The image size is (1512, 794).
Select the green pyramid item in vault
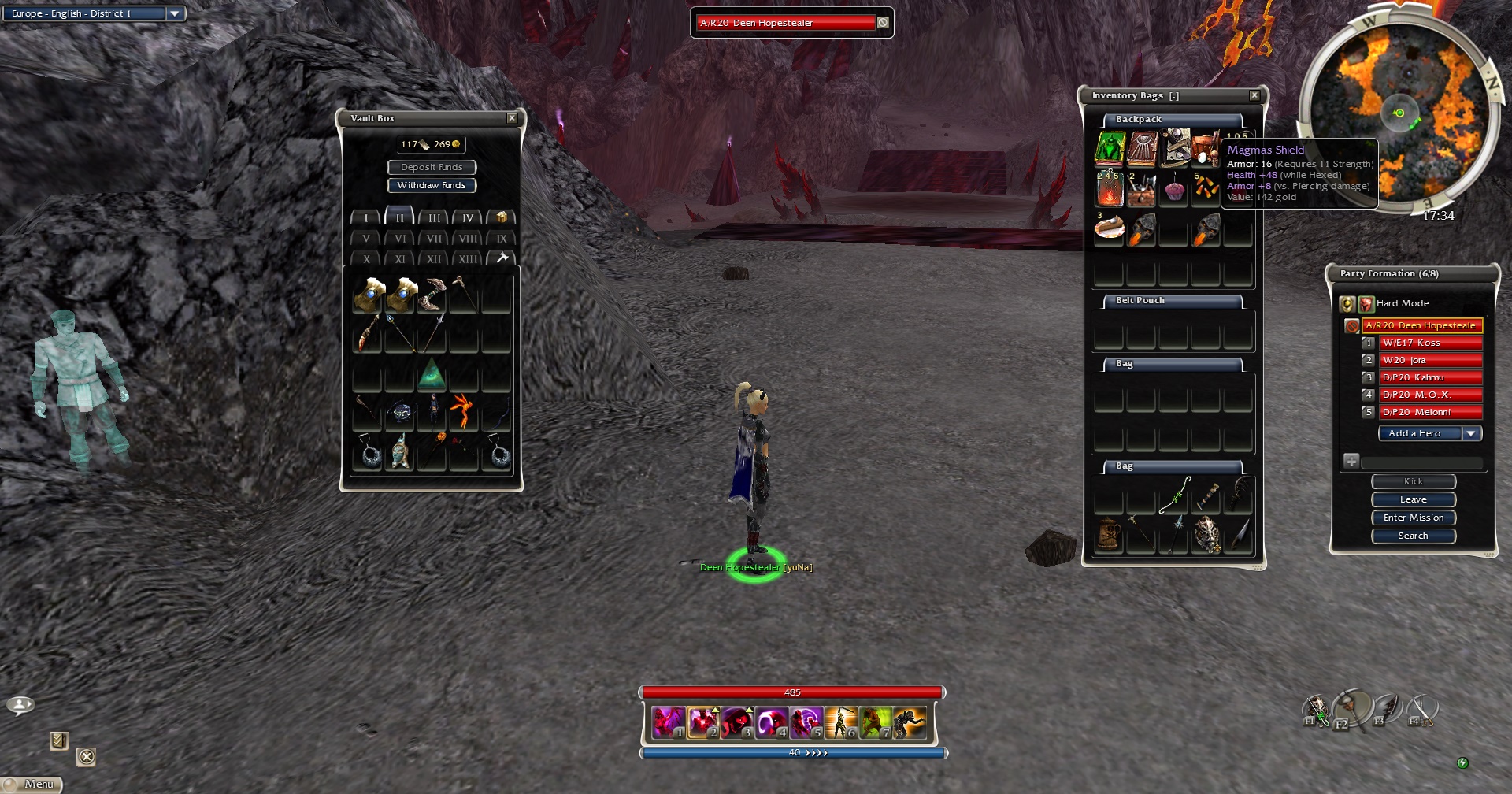(432, 375)
